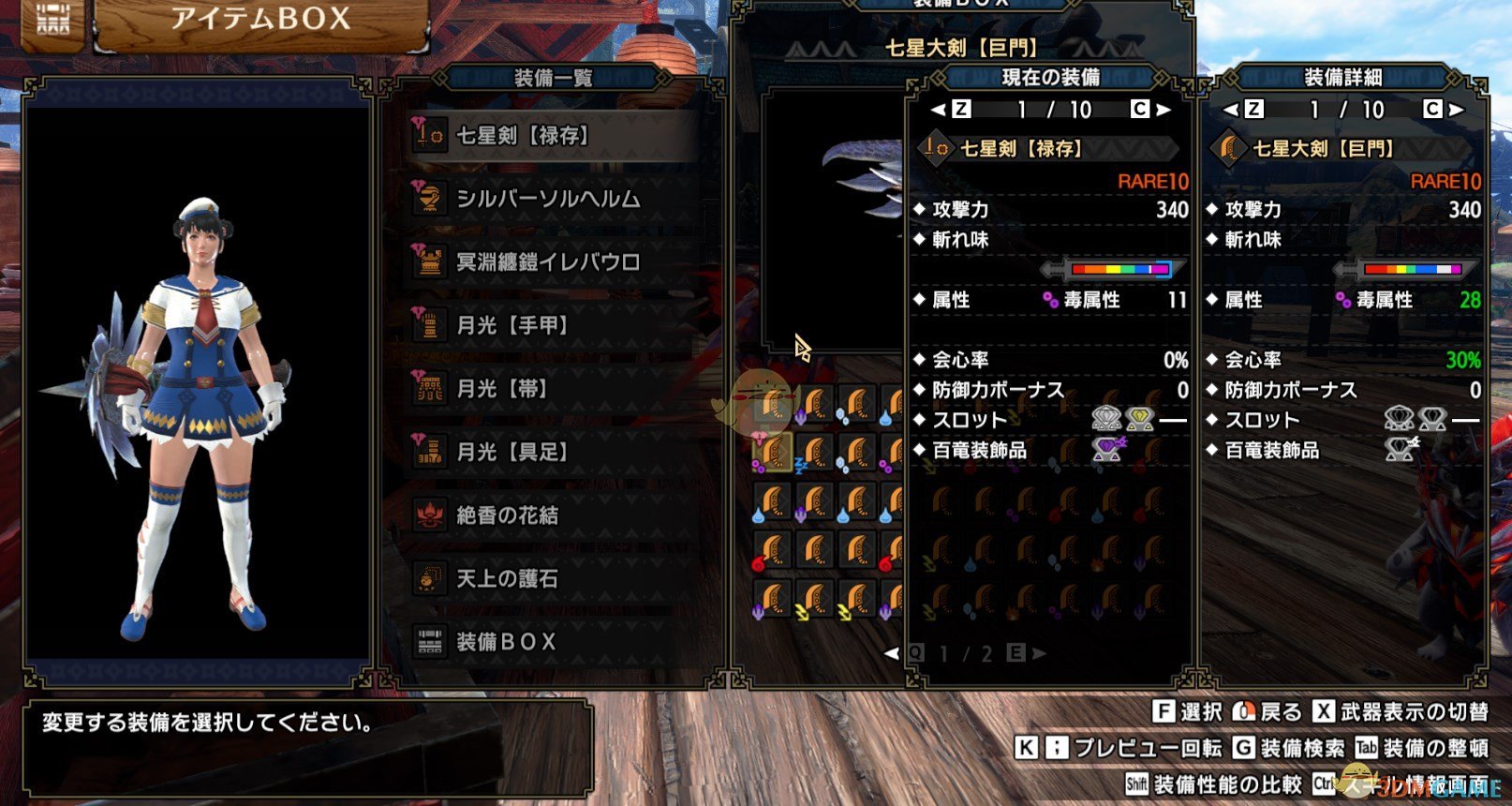This screenshot has width=1512, height=806.
Task: Click the アイテムBOX header icon at top left
Action: (x=52, y=19)
